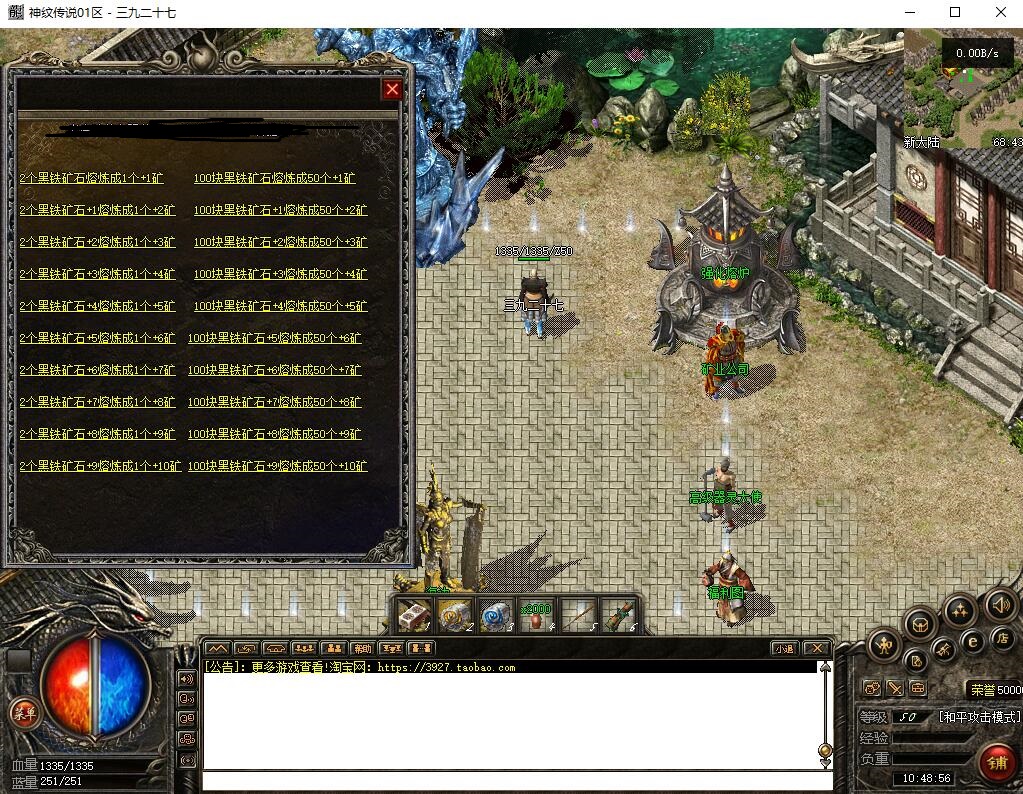Click the chat text input field

coord(510,780)
